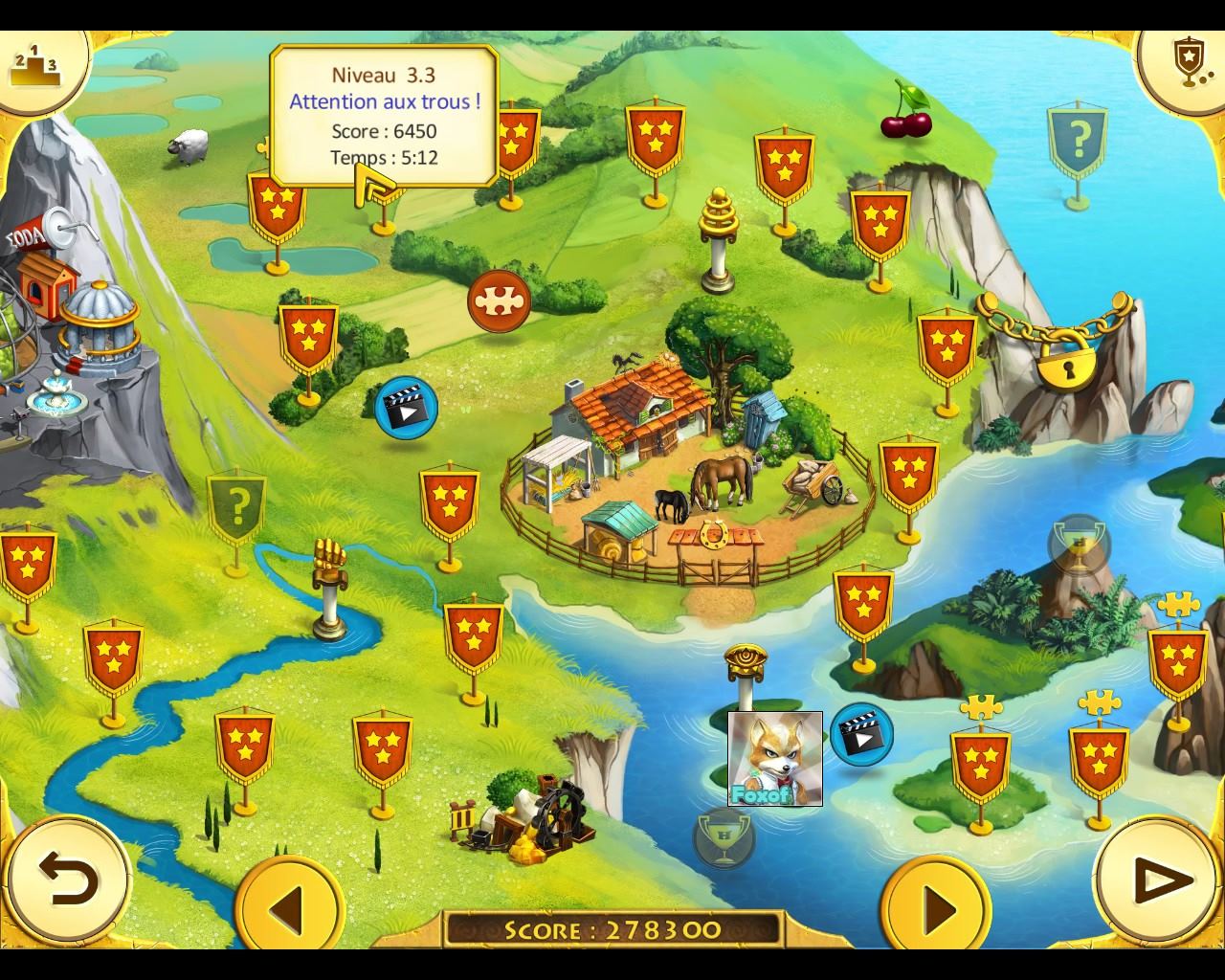
Task: Open the orange puzzle piece button
Action: pos(499,301)
